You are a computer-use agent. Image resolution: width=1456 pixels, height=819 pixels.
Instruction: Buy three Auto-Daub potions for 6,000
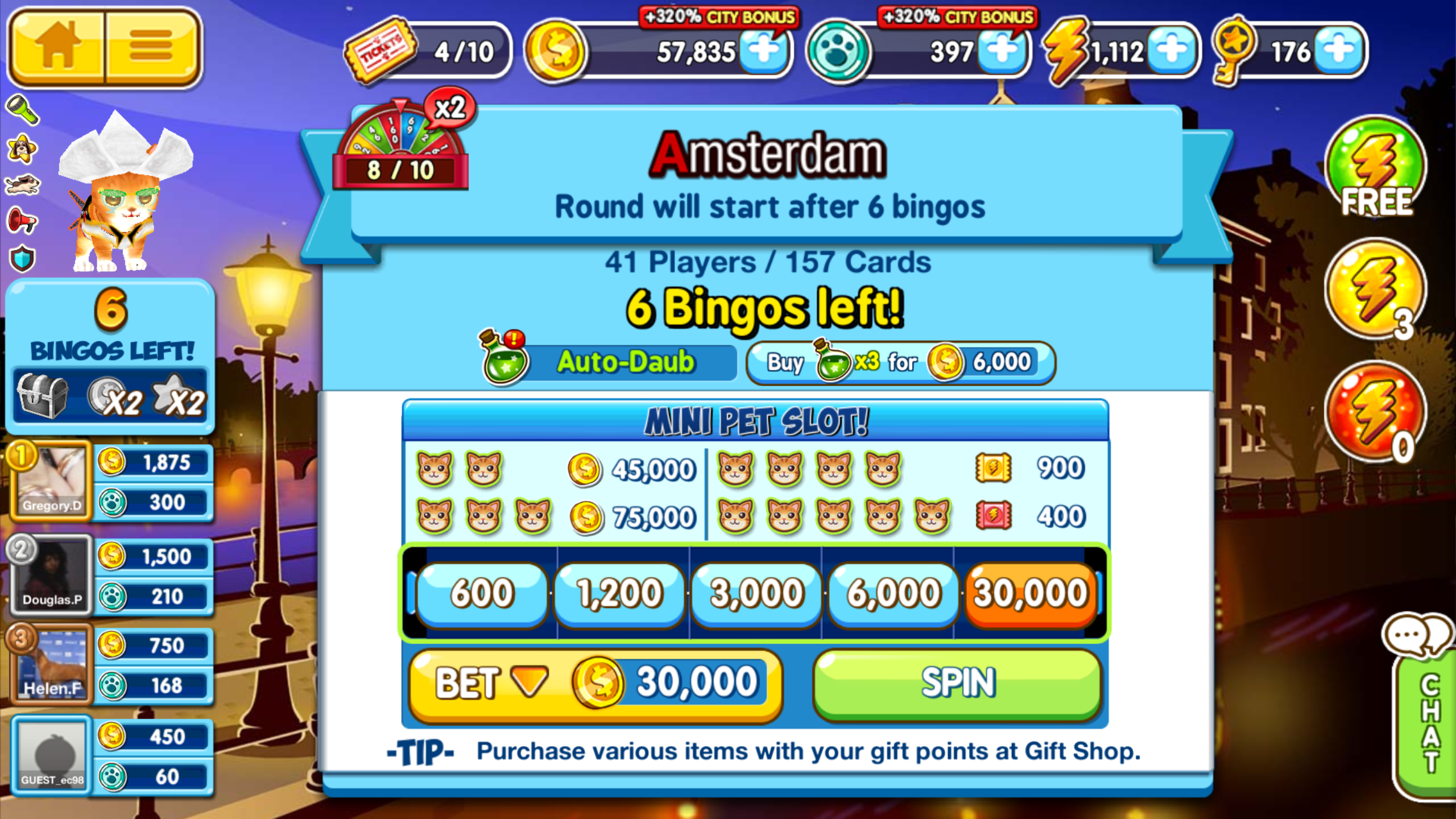pyautogui.click(x=900, y=362)
